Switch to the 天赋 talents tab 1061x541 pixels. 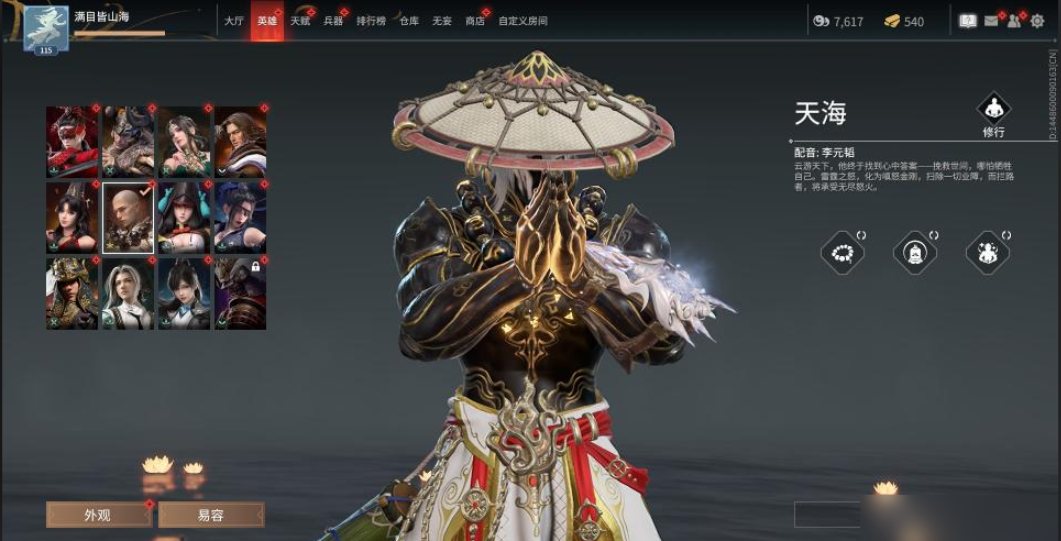coord(300,21)
